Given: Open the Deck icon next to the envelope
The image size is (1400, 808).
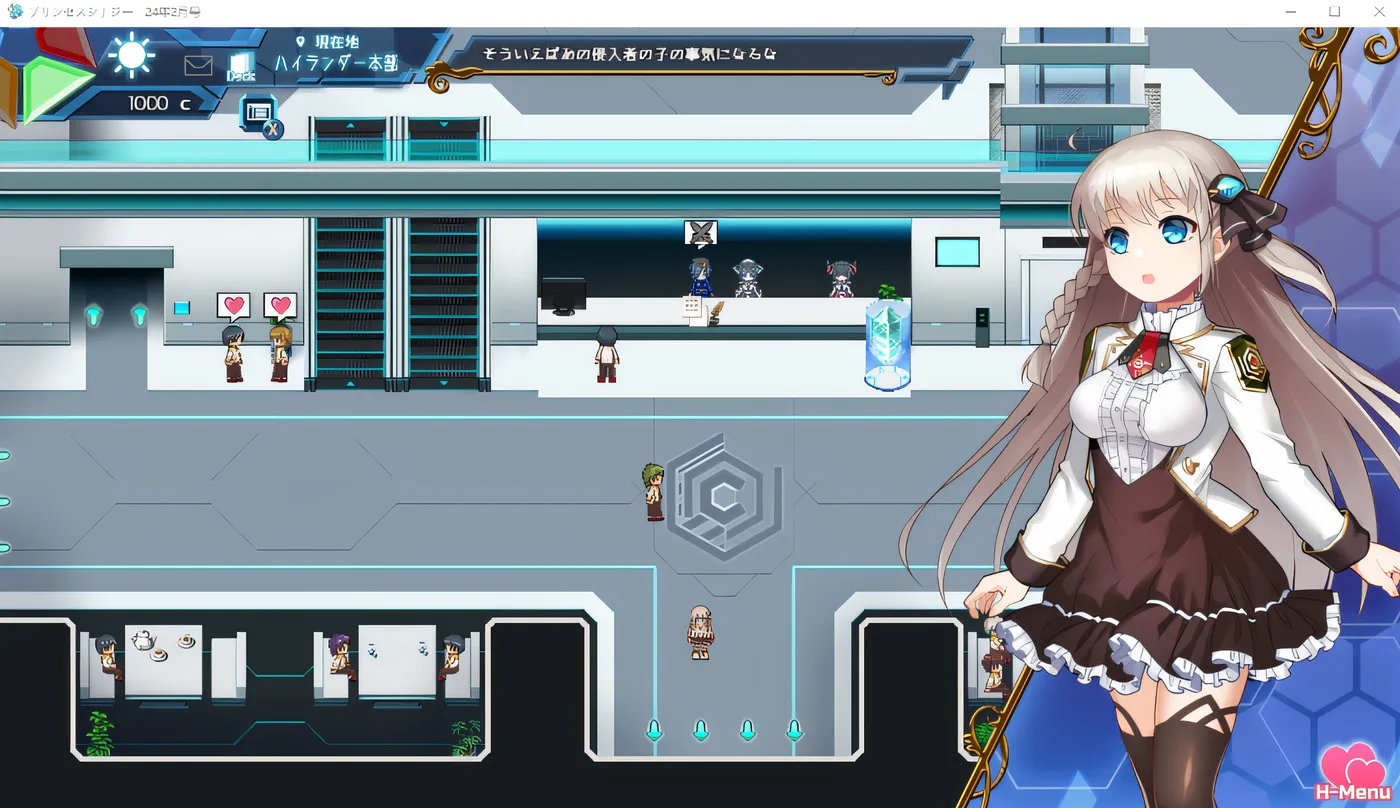Looking at the screenshot, I should tap(240, 64).
